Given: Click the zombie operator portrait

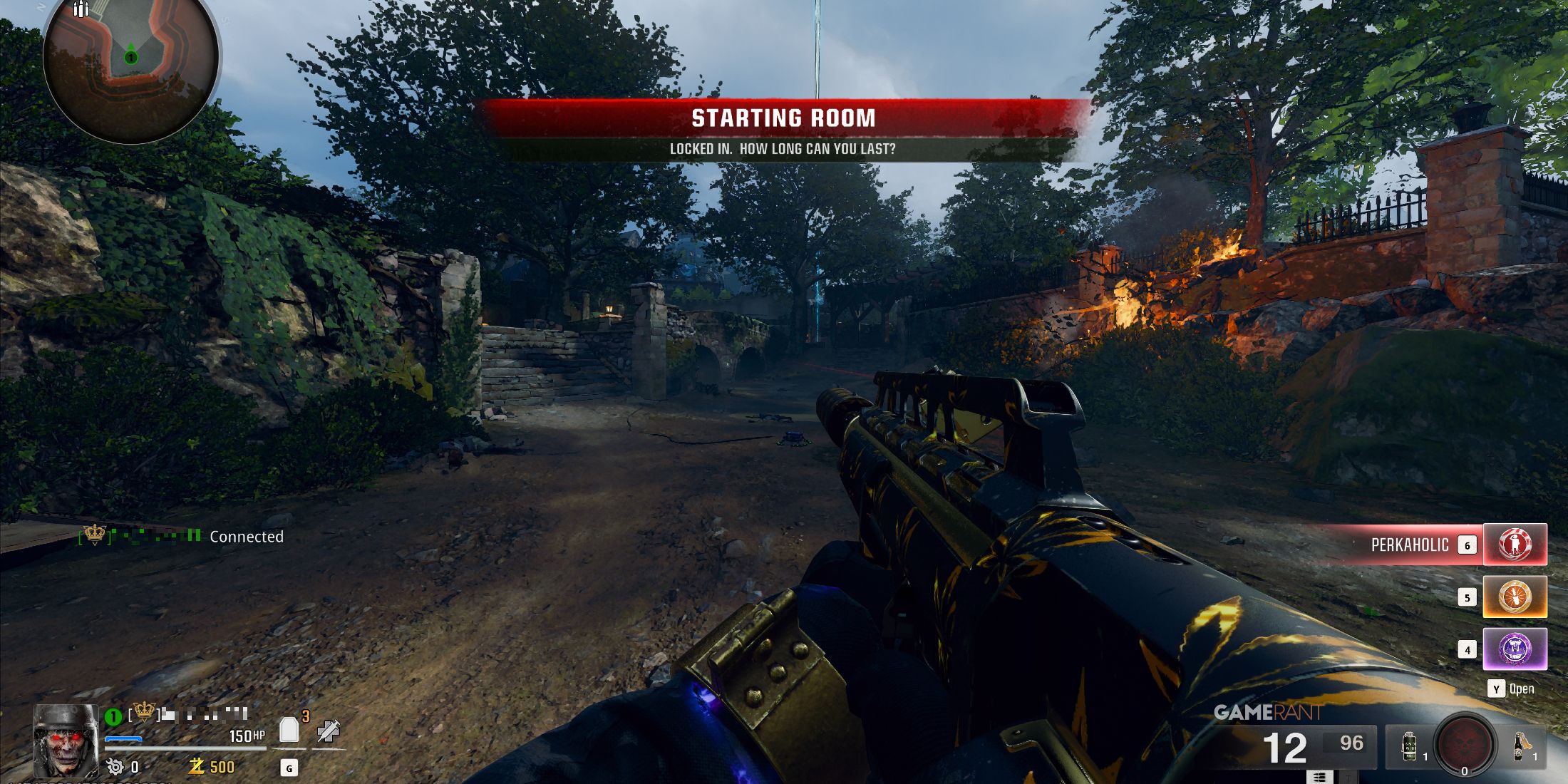Looking at the screenshot, I should click(66, 741).
